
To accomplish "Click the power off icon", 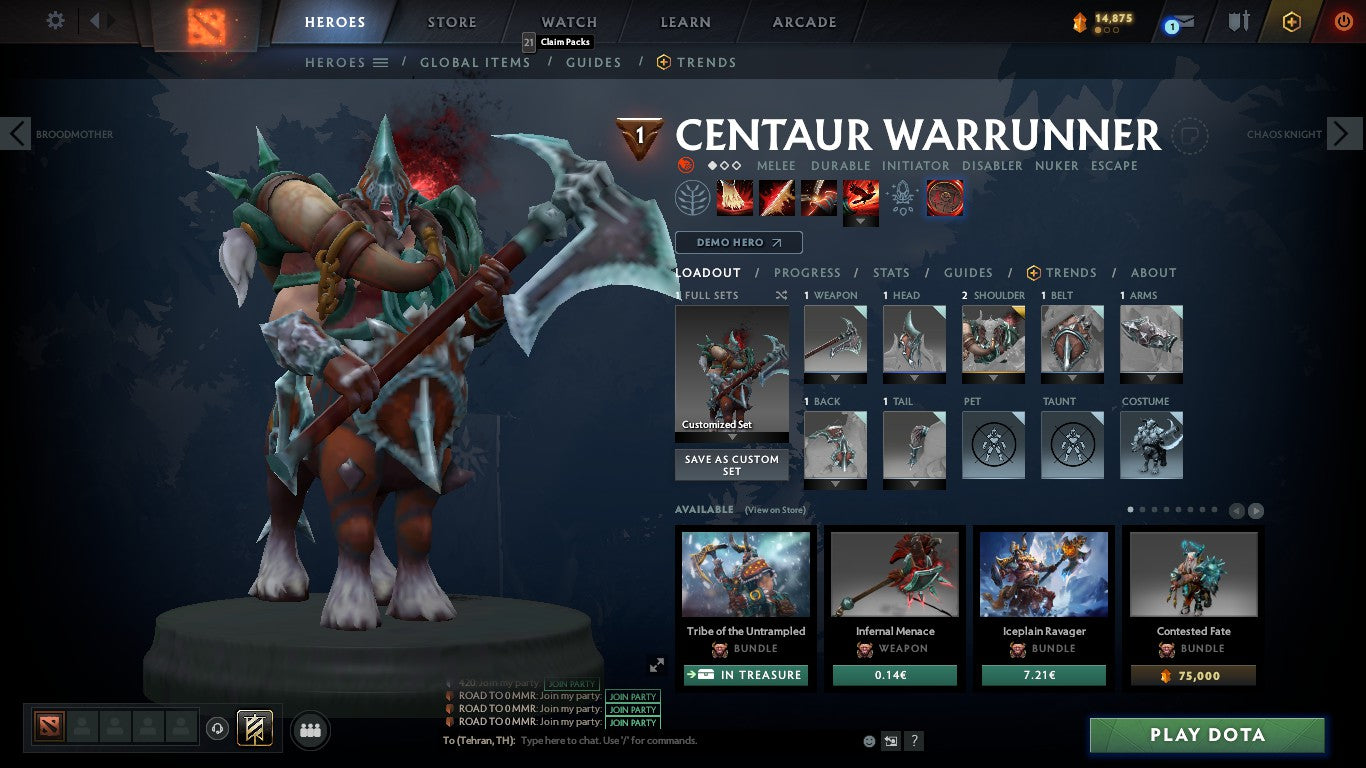I will [1342, 20].
